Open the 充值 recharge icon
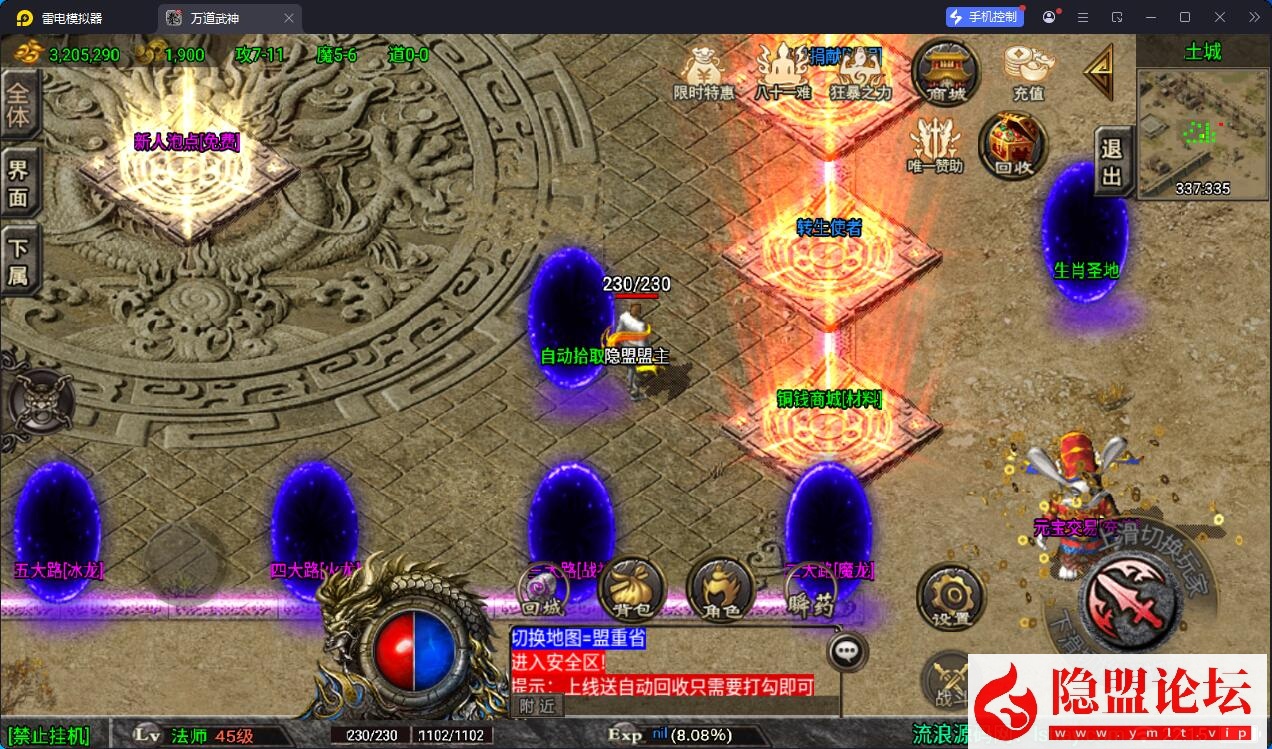The width and height of the screenshot is (1272, 749). click(x=1028, y=70)
